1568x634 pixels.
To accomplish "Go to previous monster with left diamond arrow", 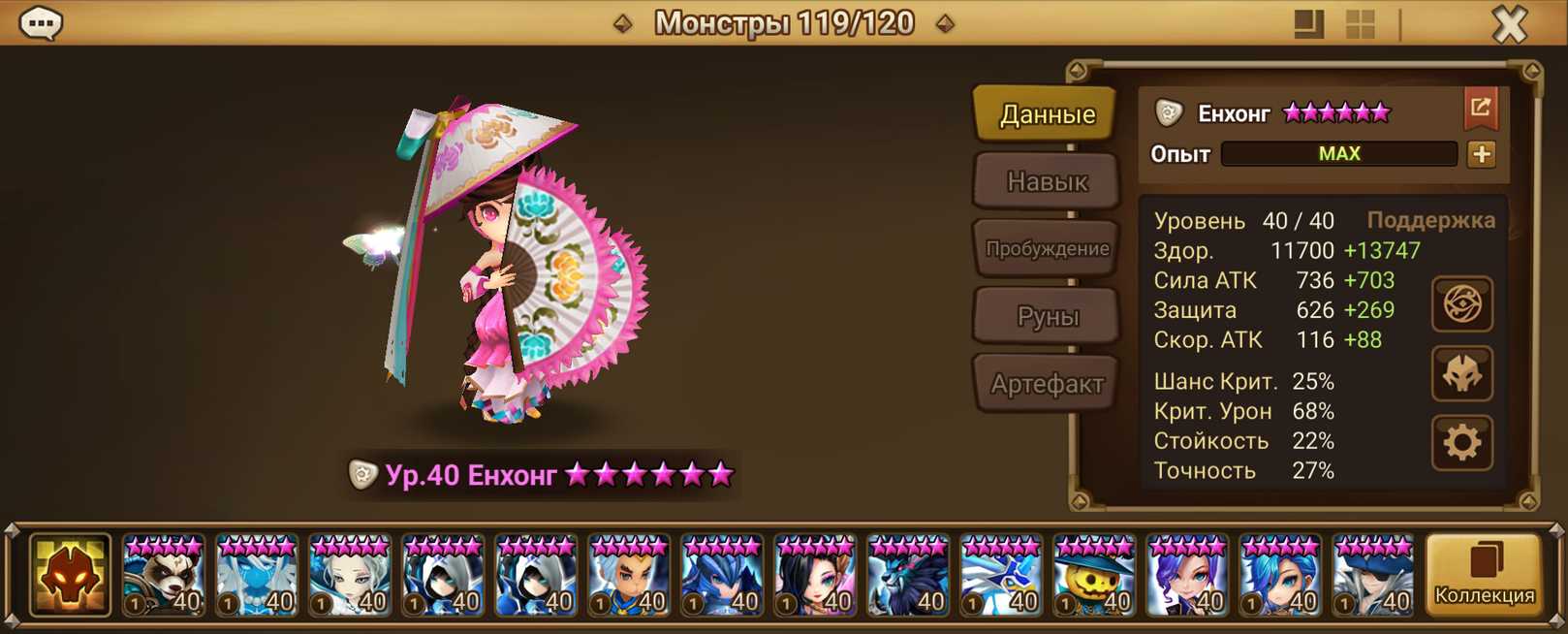I will pos(623,23).
